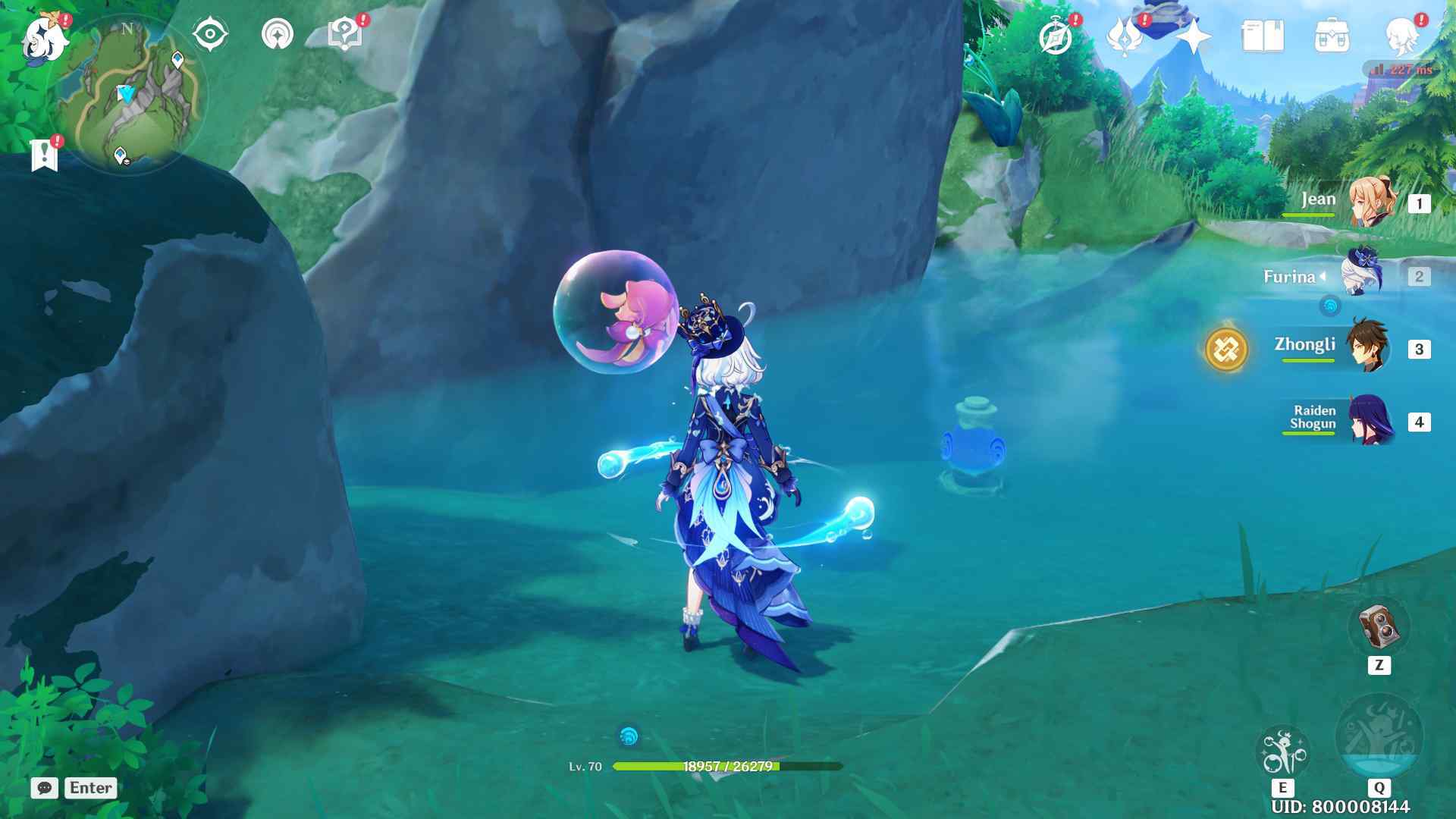The width and height of the screenshot is (1456, 819).
Task: Open the Adventurer Handbook book icon
Action: click(x=1262, y=36)
